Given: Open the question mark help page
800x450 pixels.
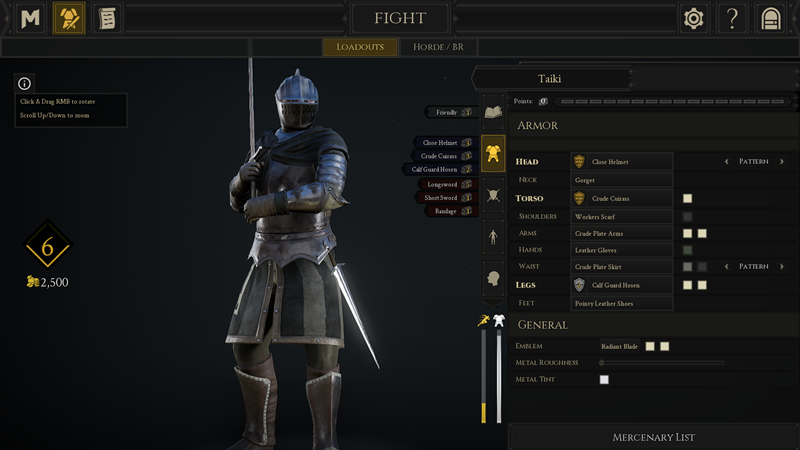Looking at the screenshot, I should (x=732, y=18).
